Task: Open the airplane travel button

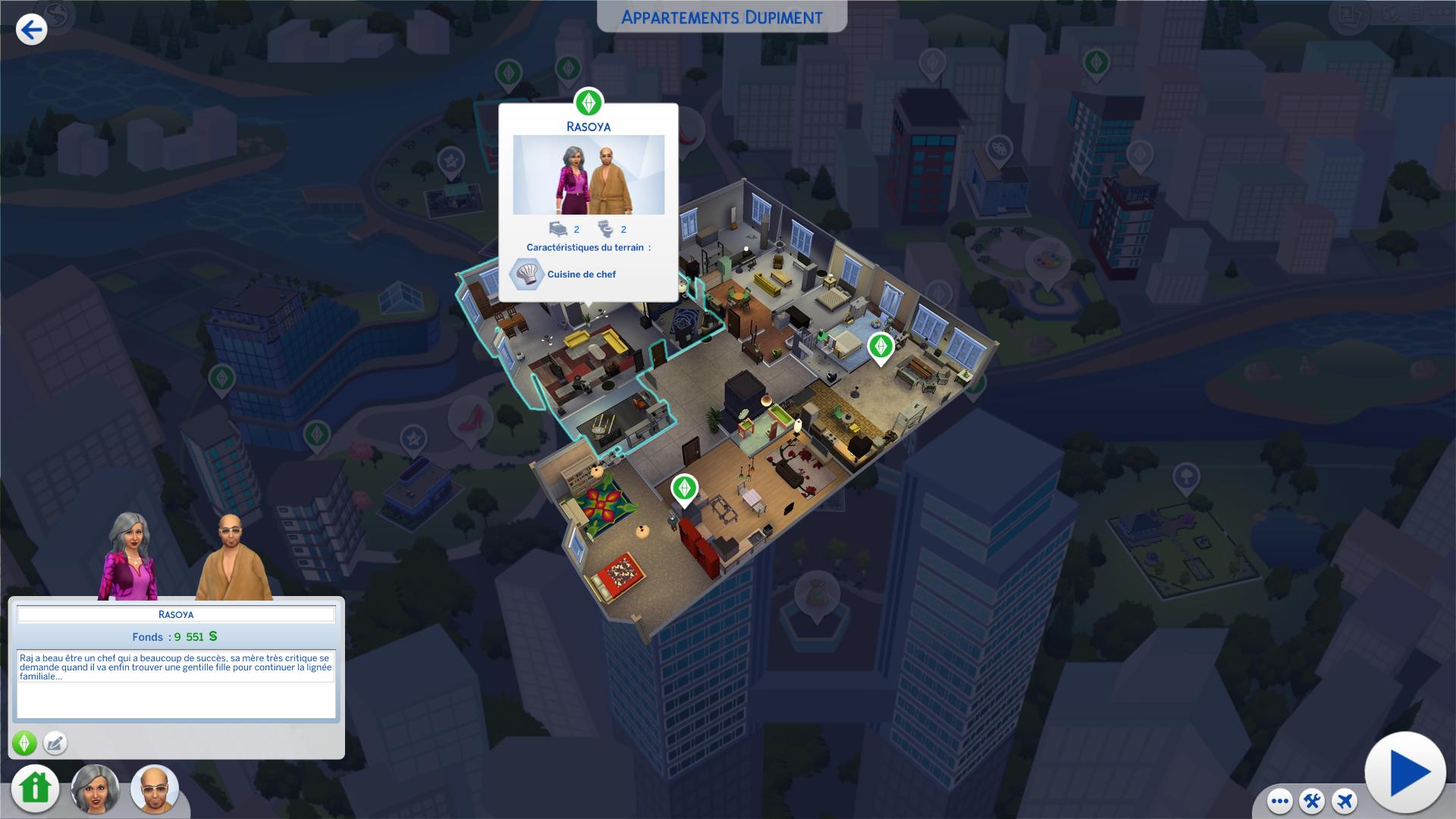Action: [1345, 801]
